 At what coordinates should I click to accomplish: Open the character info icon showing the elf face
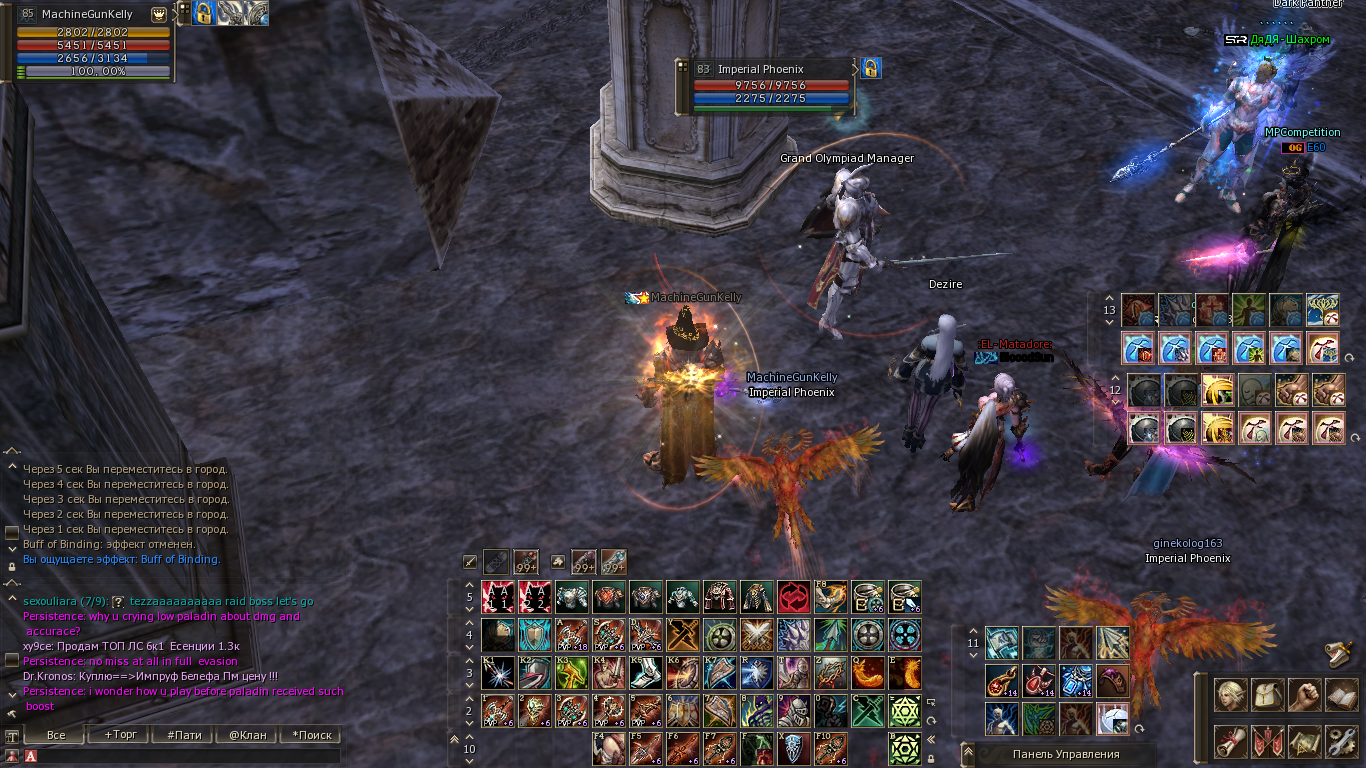tap(1231, 694)
